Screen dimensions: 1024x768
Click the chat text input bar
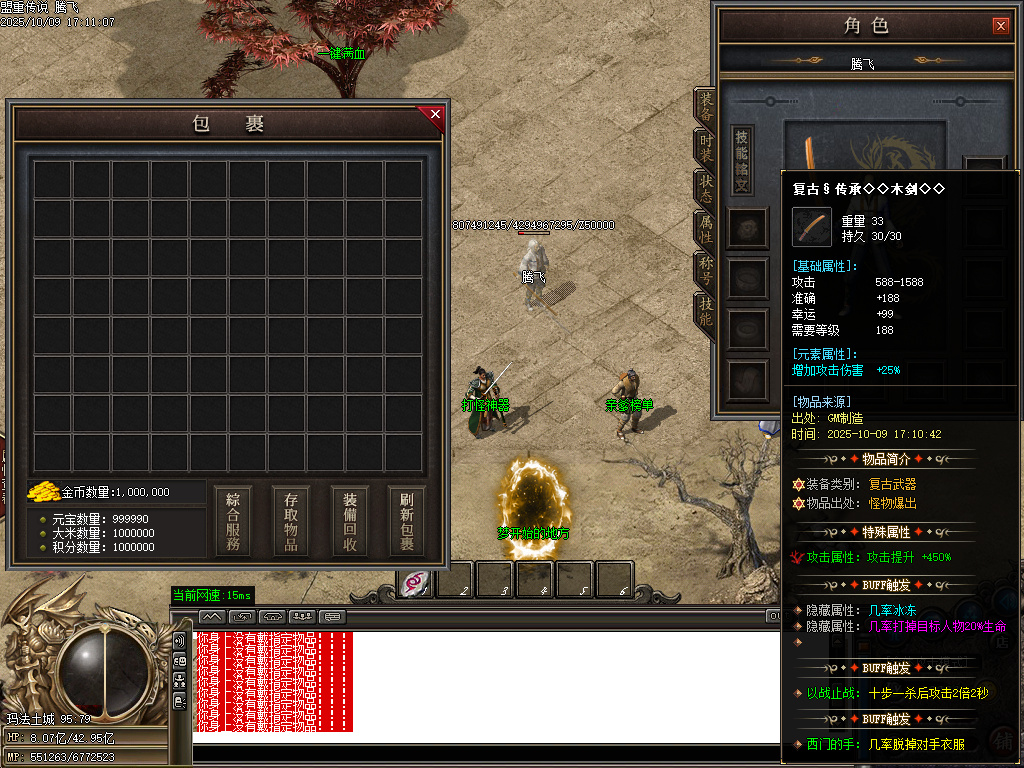(480, 754)
